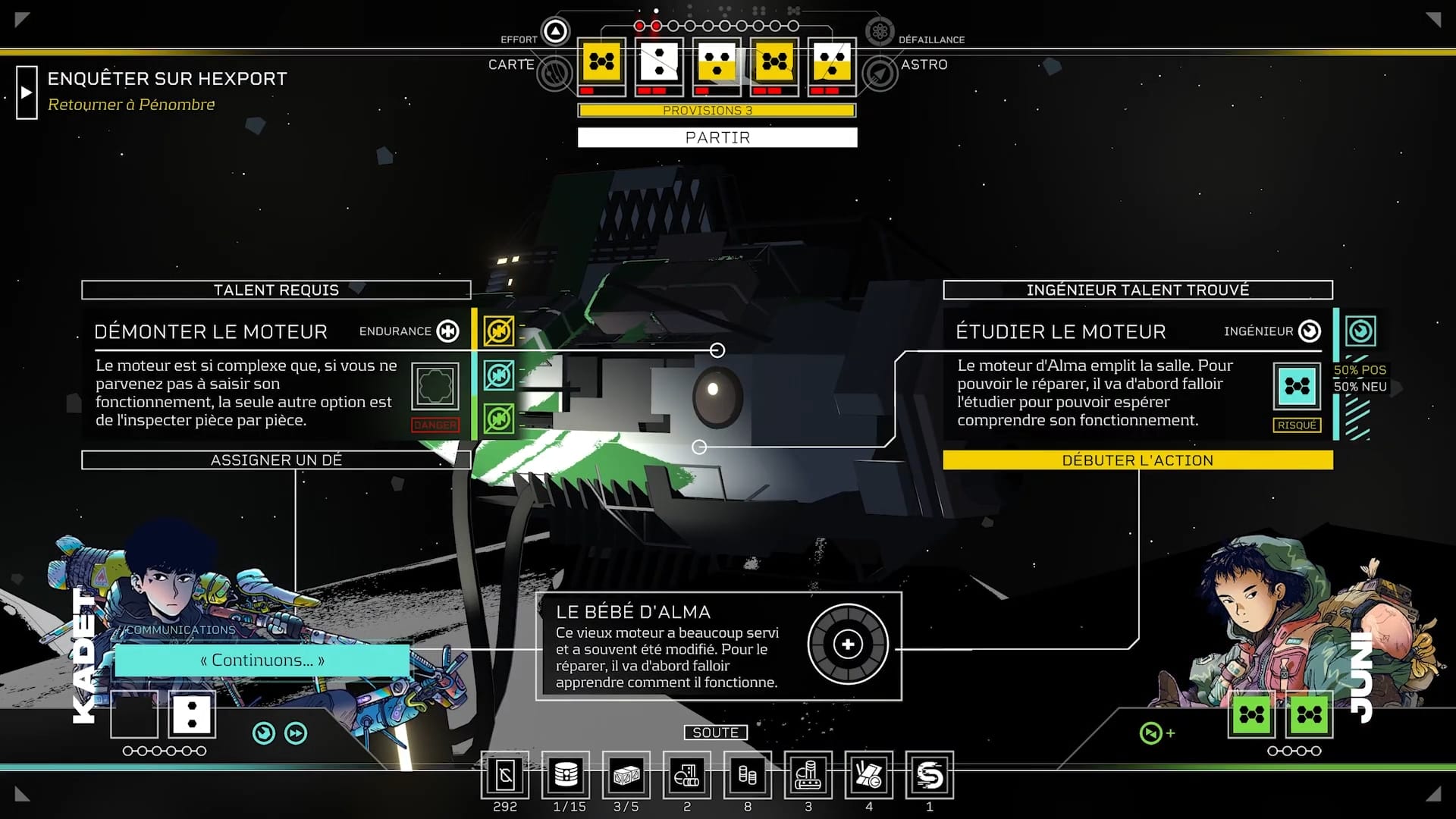The height and width of the screenshot is (819, 1456).
Task: Start the action with DÉBUTER L'ACTION
Action: pos(1137,460)
